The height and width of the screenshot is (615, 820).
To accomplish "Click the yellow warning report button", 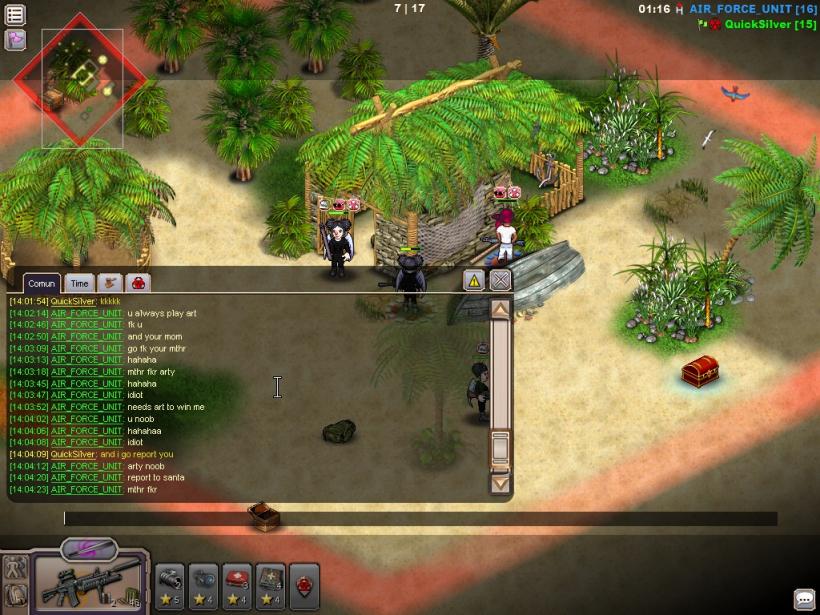I will [x=474, y=281].
